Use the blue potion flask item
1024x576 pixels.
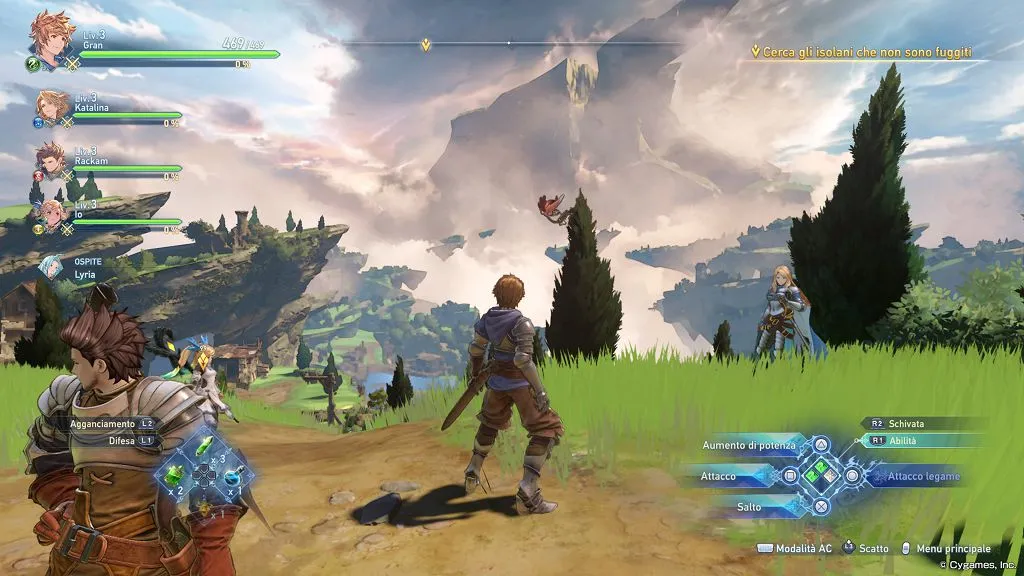coord(232,475)
